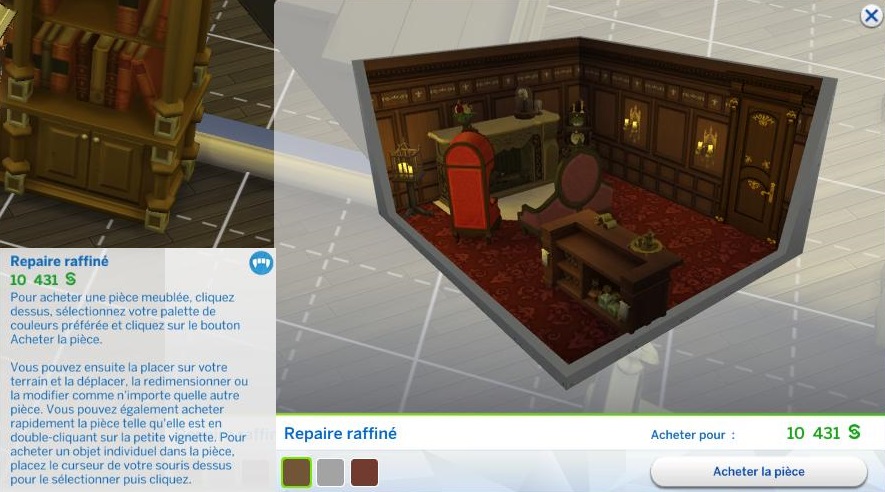885x492 pixels.
Task: Close the Repaire raffiné preview window
Action: tap(870, 15)
